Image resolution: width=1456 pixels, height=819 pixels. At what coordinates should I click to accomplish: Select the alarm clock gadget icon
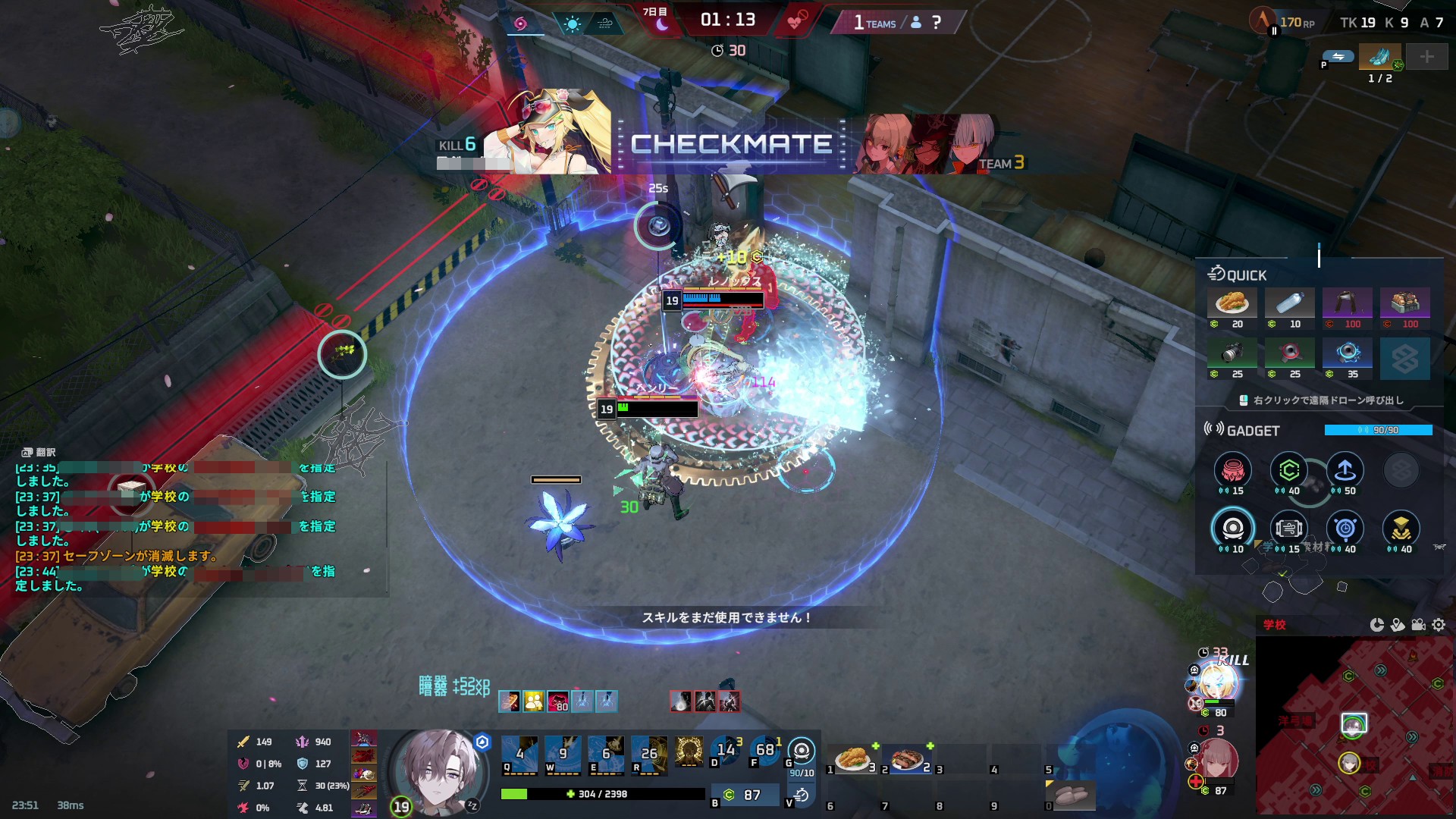(1345, 529)
